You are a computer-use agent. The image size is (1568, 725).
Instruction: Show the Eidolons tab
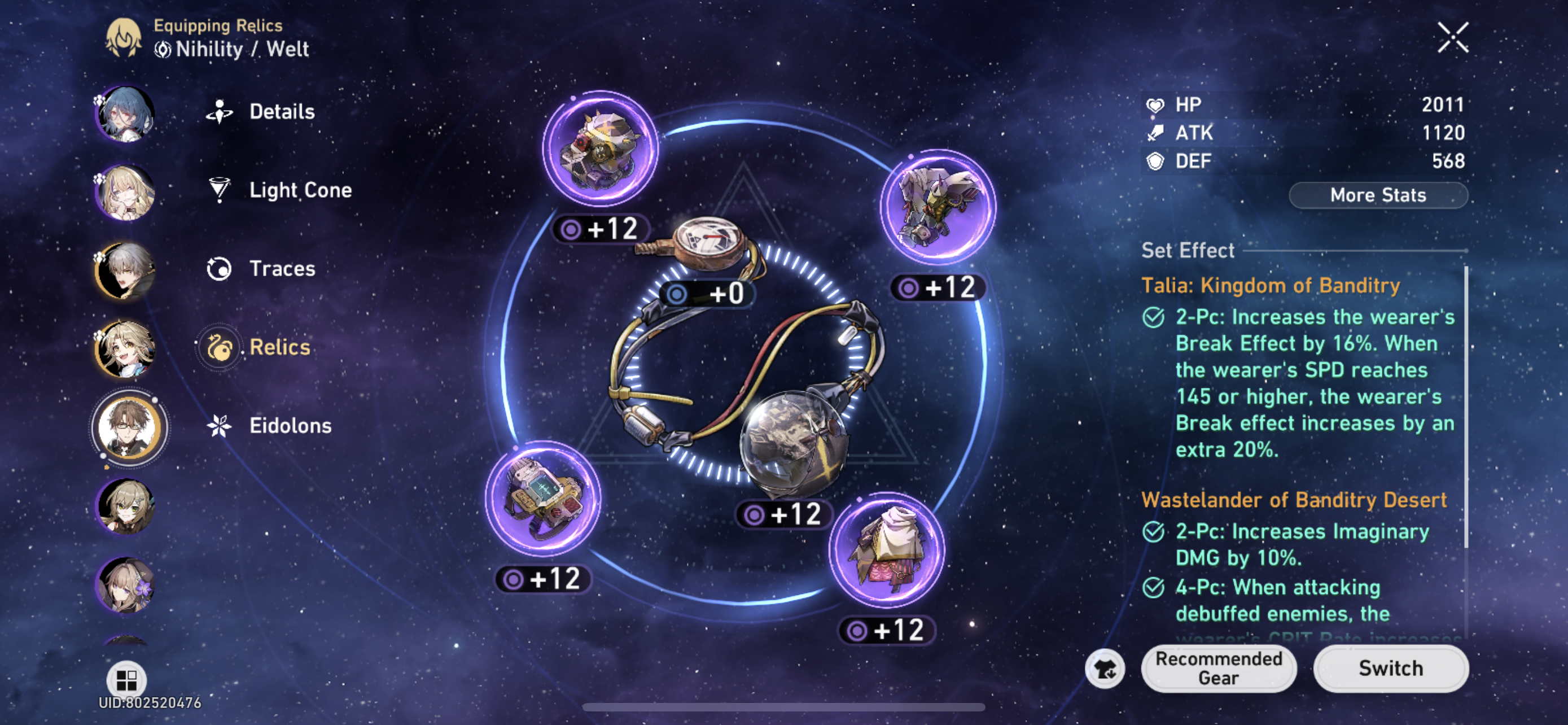[x=290, y=426]
